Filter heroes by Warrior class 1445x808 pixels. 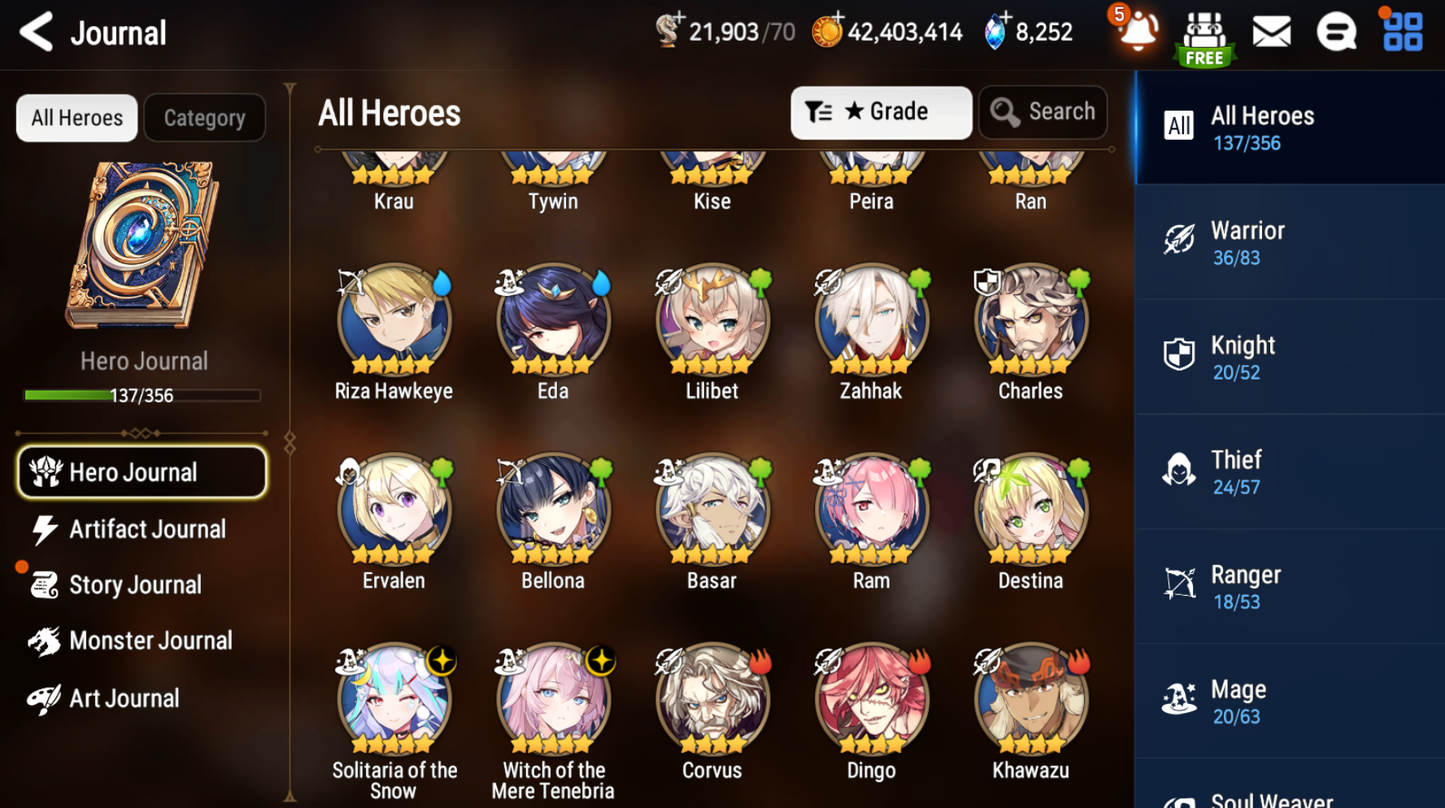coord(1289,242)
